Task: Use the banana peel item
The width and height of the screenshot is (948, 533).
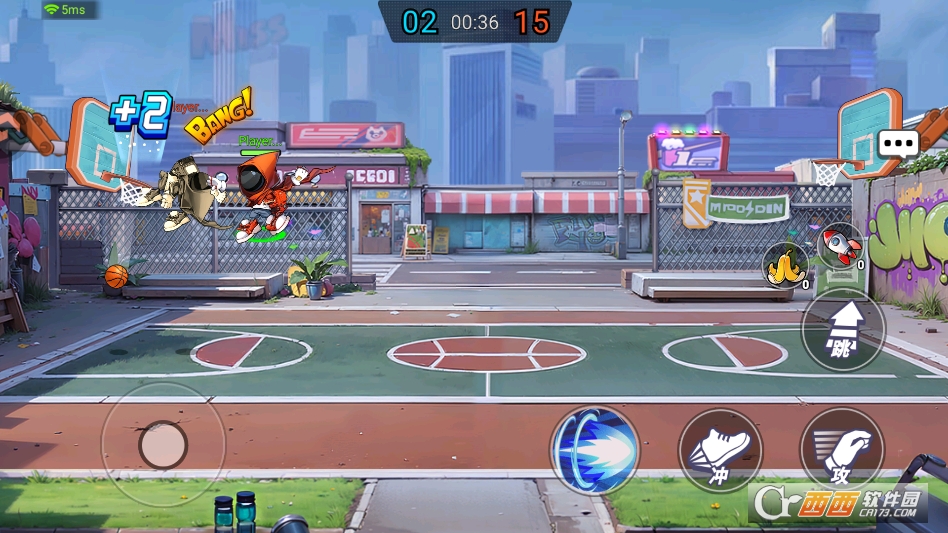Action: [786, 266]
